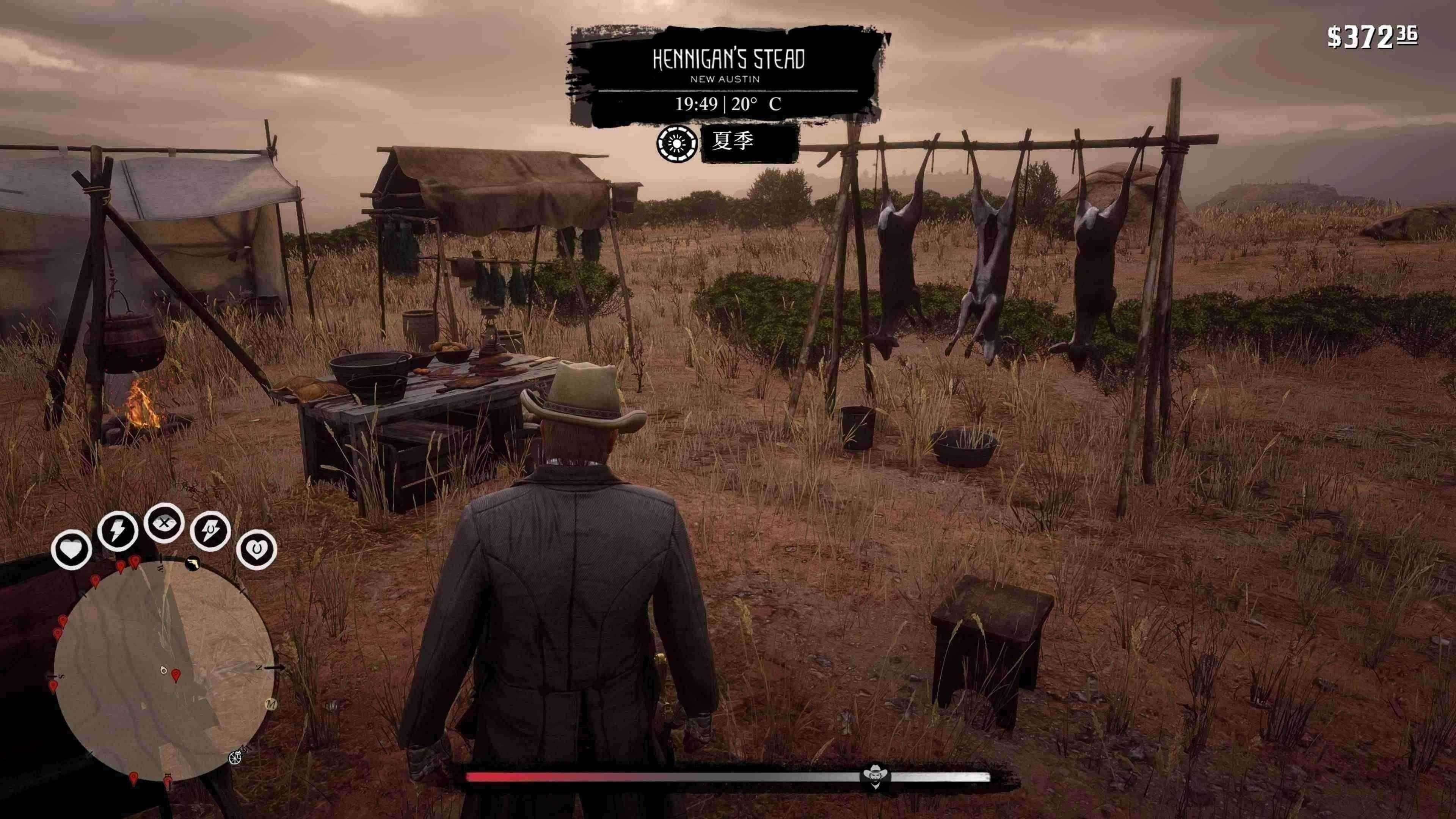The width and height of the screenshot is (1456, 819).
Task: Click the health core heart icon
Action: [71, 549]
